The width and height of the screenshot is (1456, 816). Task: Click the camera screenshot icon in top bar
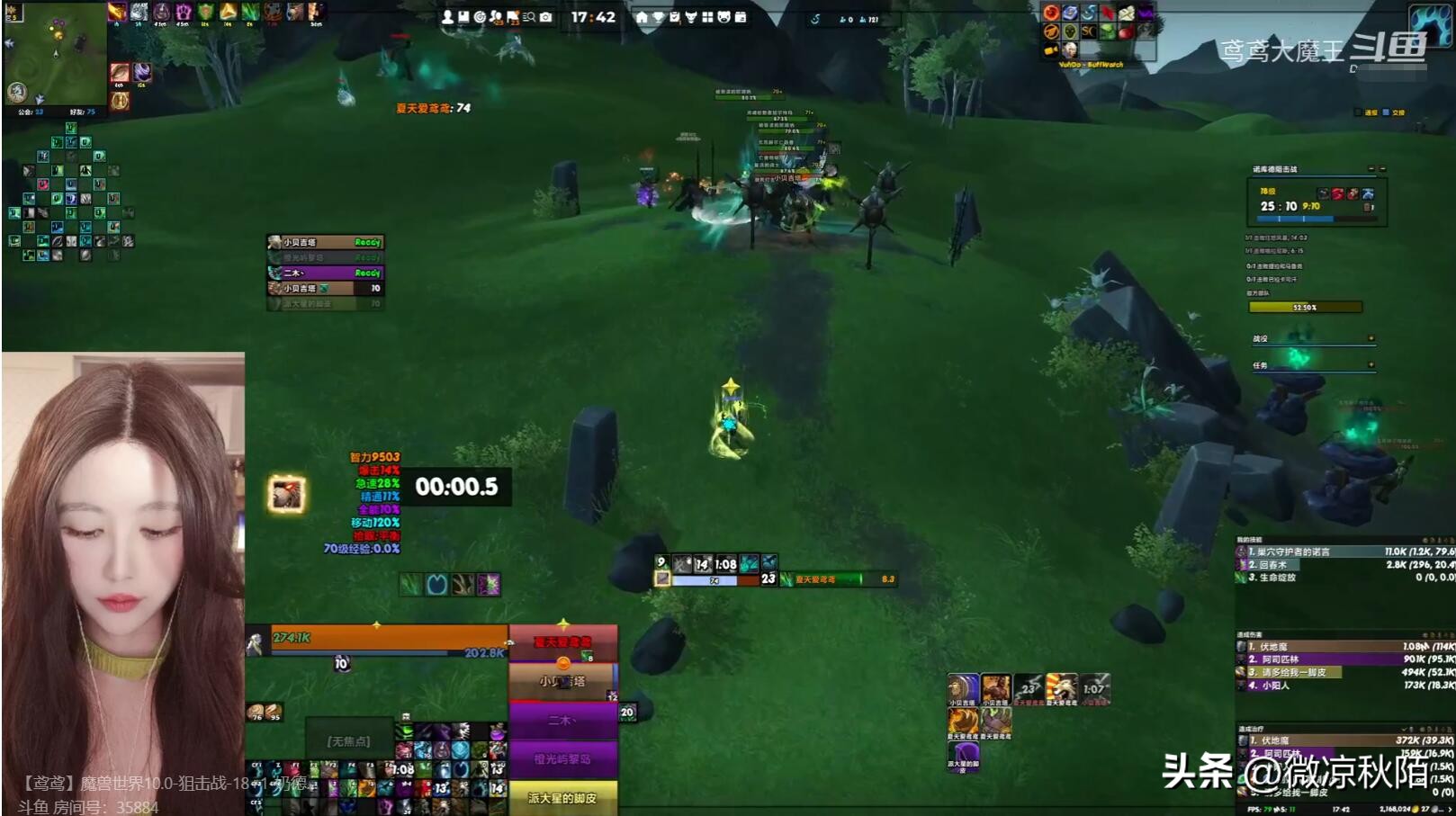click(x=545, y=17)
